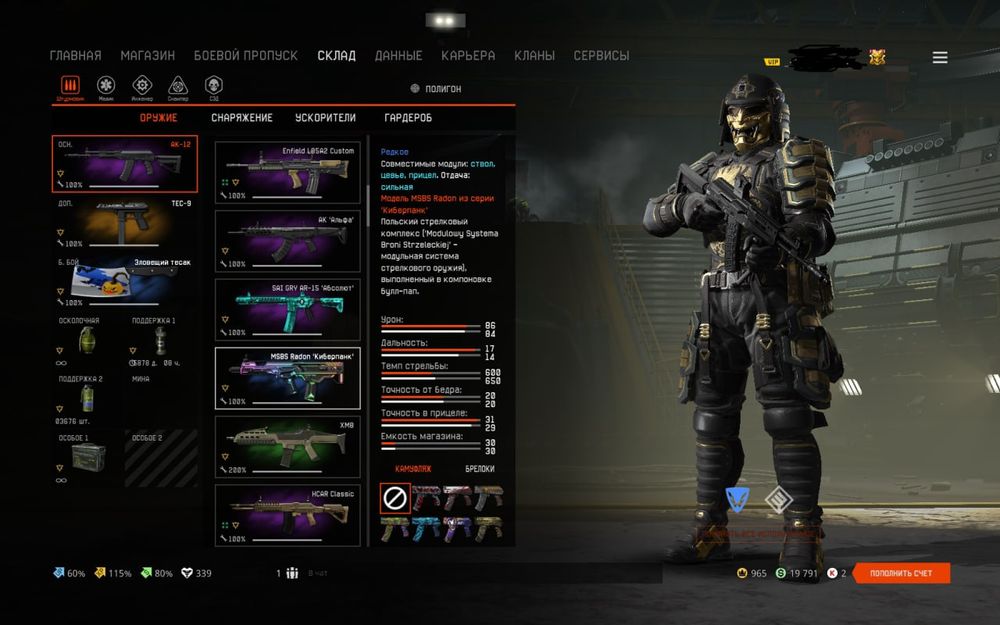Viewport: 1000px width, 625px height.
Task: Select the XM8 weapon from the list
Action: [288, 447]
